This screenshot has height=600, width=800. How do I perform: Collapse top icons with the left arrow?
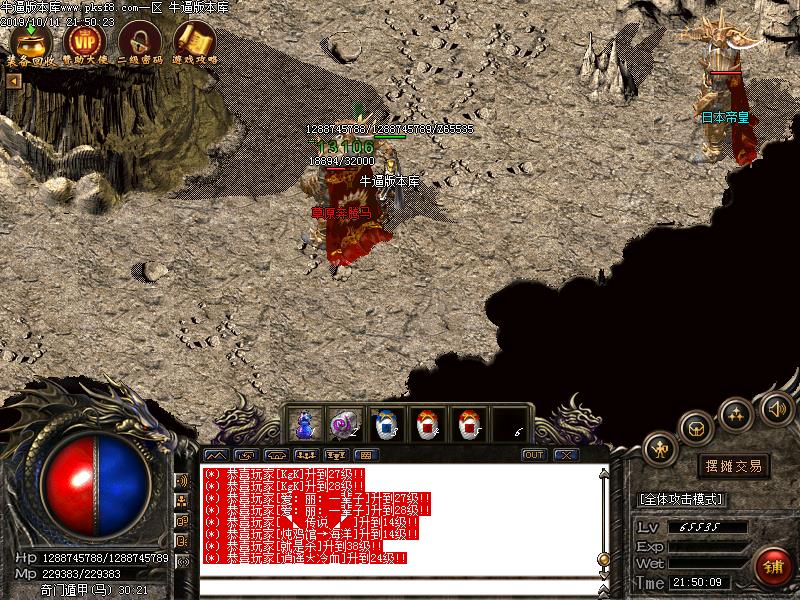pos(13,82)
